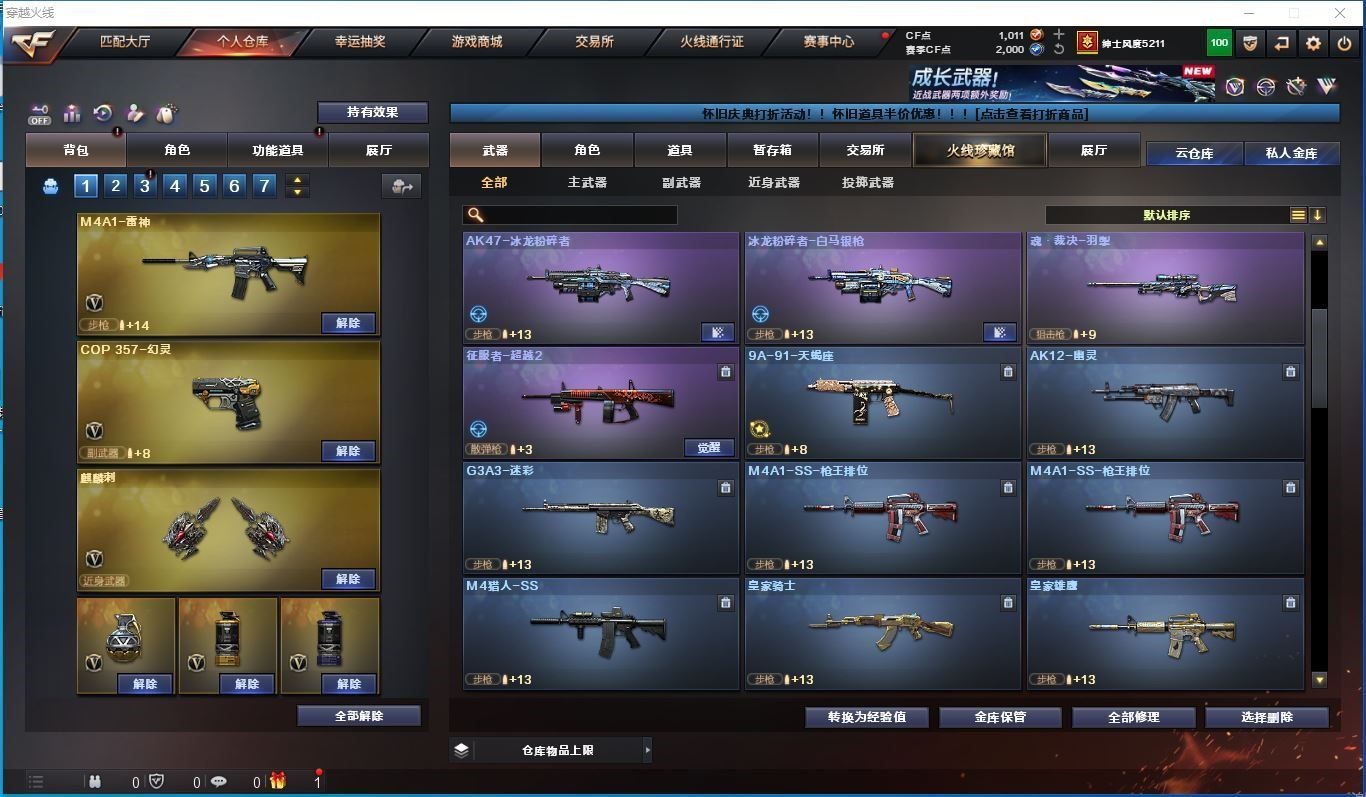1366x797 pixels.
Task: Open the 云仓库 cloud storage
Action: tap(1194, 153)
